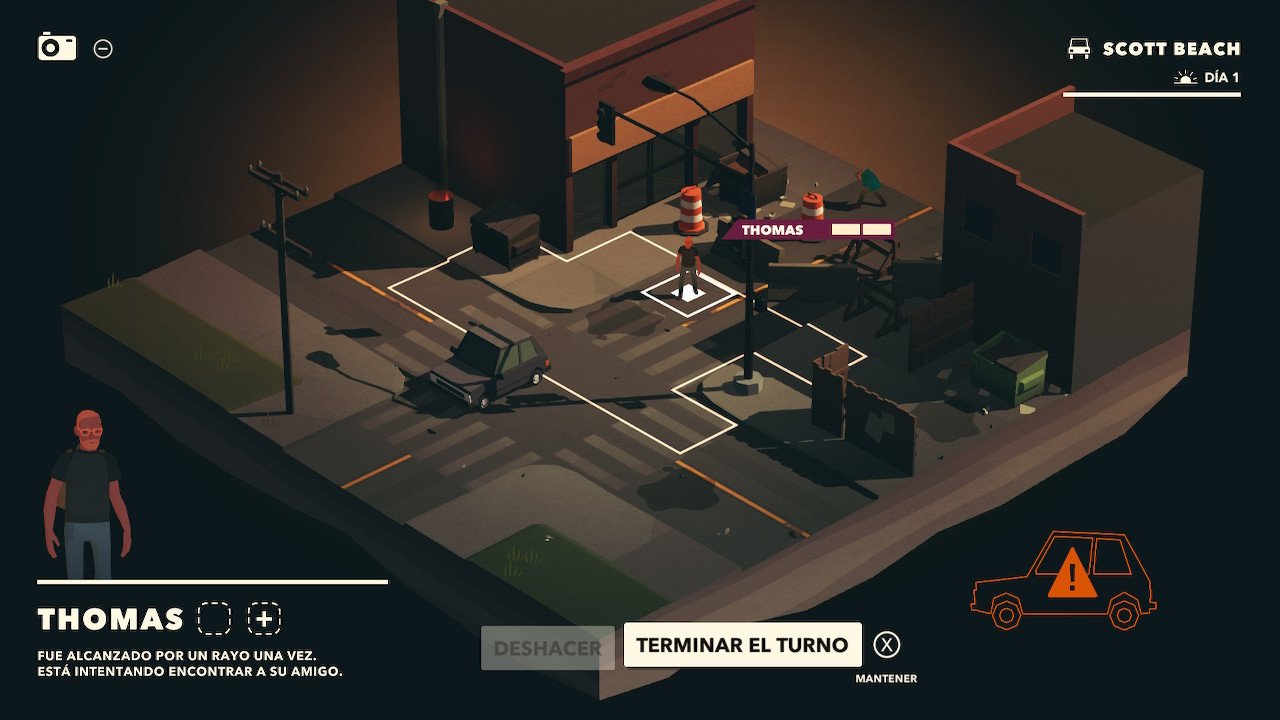Screen dimensions: 1280x720
Task: Choose Thomas's plus-sign item slot
Action: tap(264, 619)
